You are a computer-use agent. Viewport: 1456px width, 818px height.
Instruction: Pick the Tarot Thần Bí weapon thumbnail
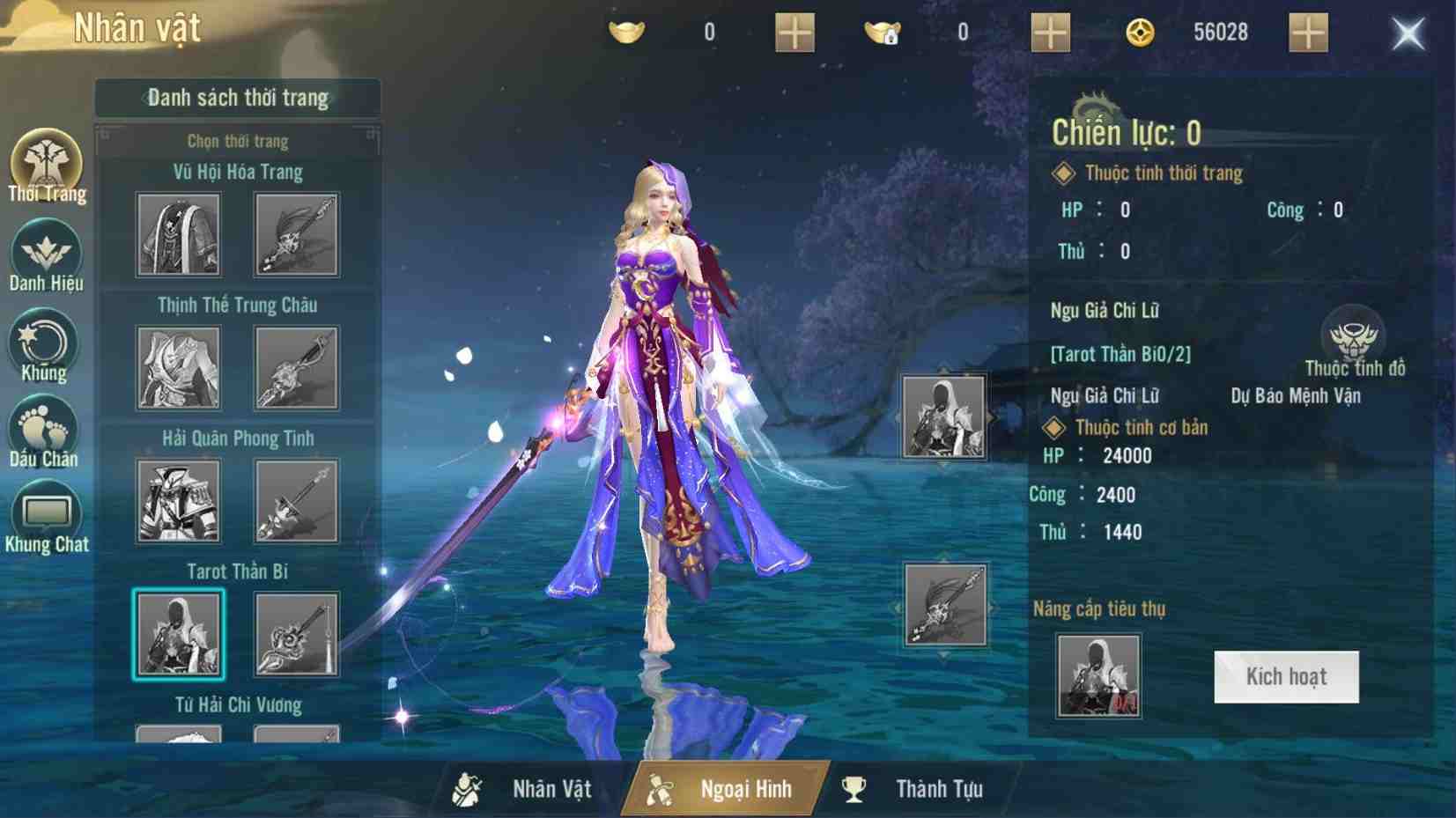[x=297, y=634]
